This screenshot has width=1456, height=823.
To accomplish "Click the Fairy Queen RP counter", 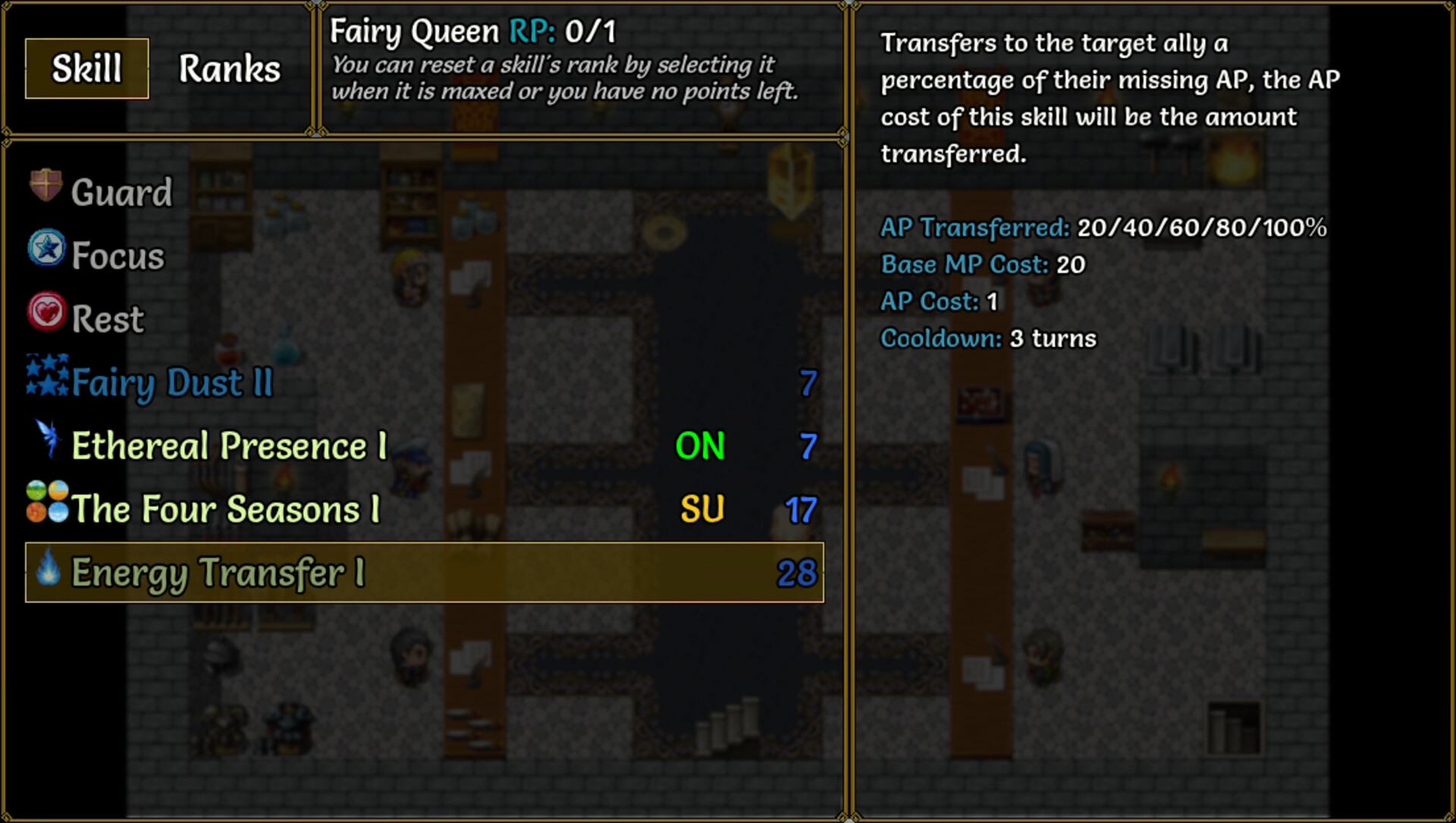I will point(584,32).
